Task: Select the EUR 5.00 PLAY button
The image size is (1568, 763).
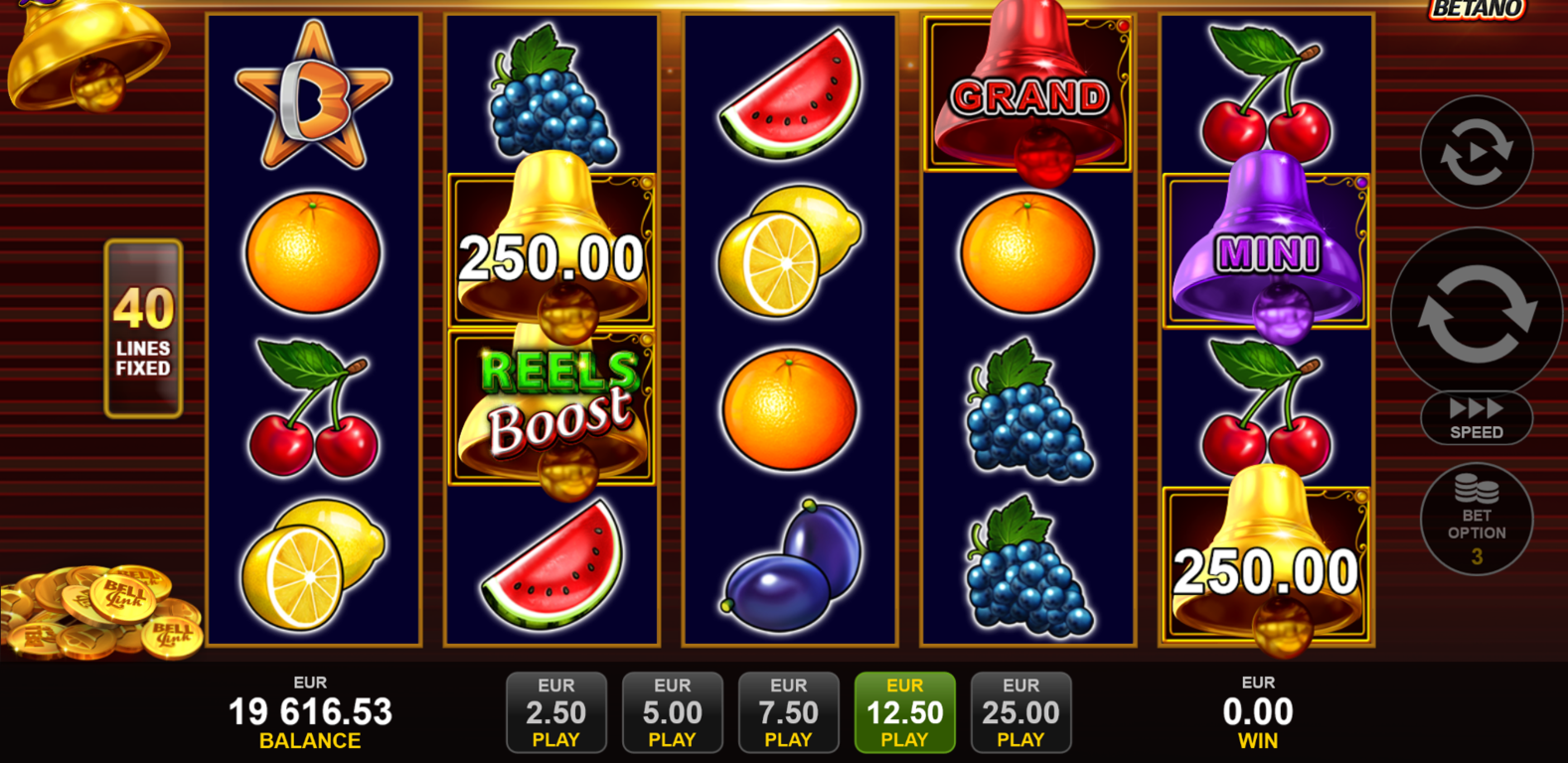Action: click(673, 711)
